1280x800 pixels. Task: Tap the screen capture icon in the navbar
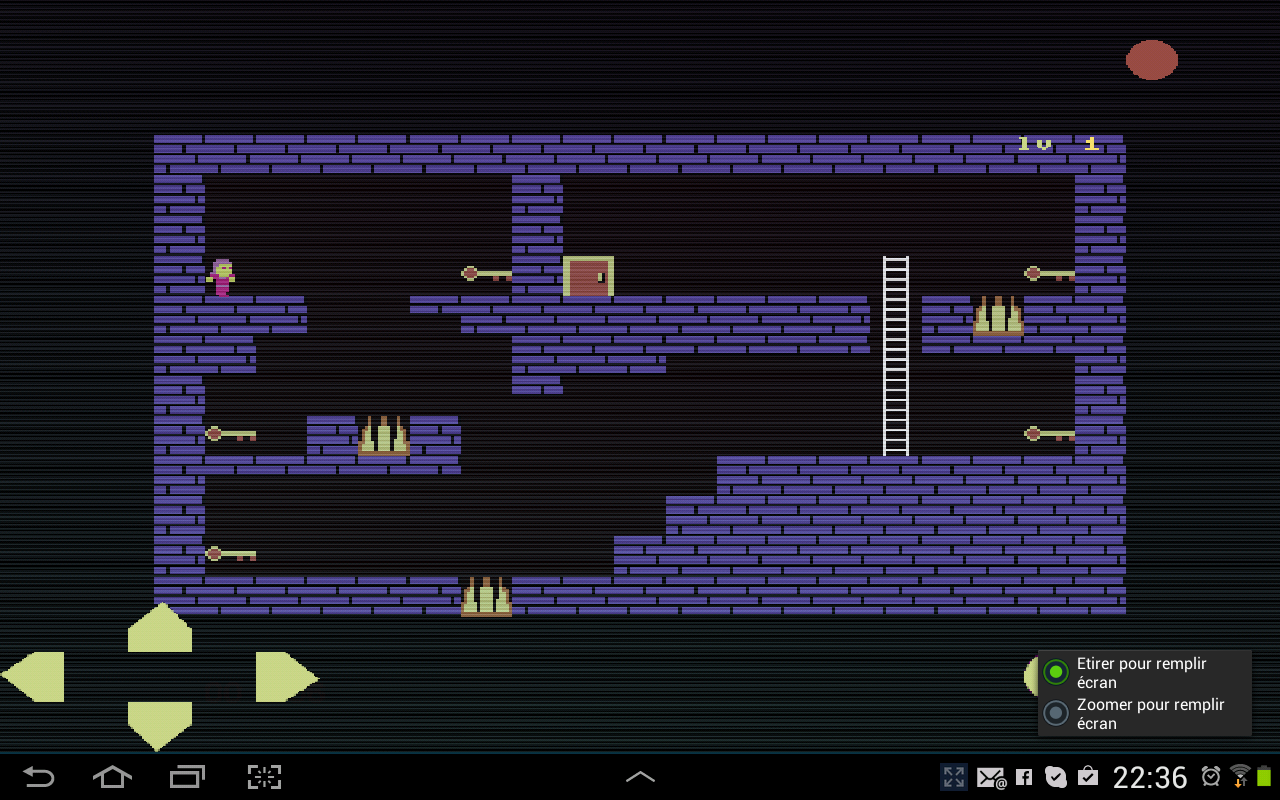pos(263,777)
